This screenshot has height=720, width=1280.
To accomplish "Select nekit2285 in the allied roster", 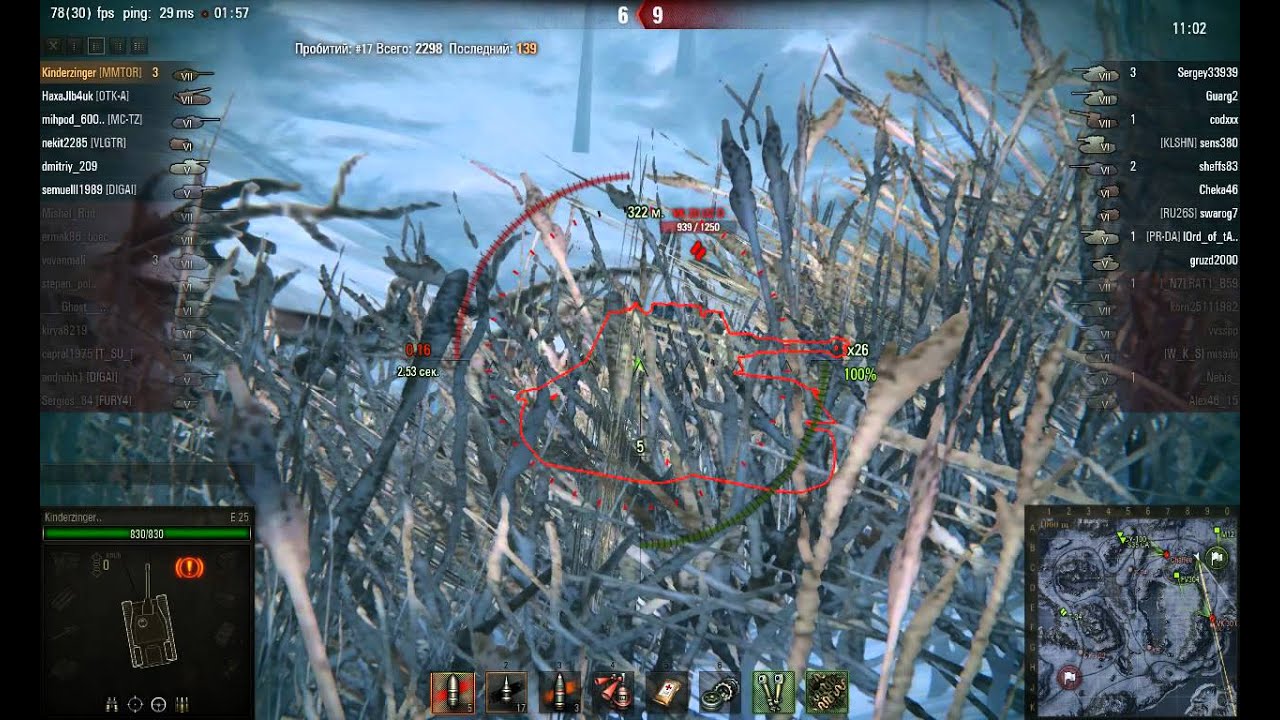I will [x=84, y=143].
